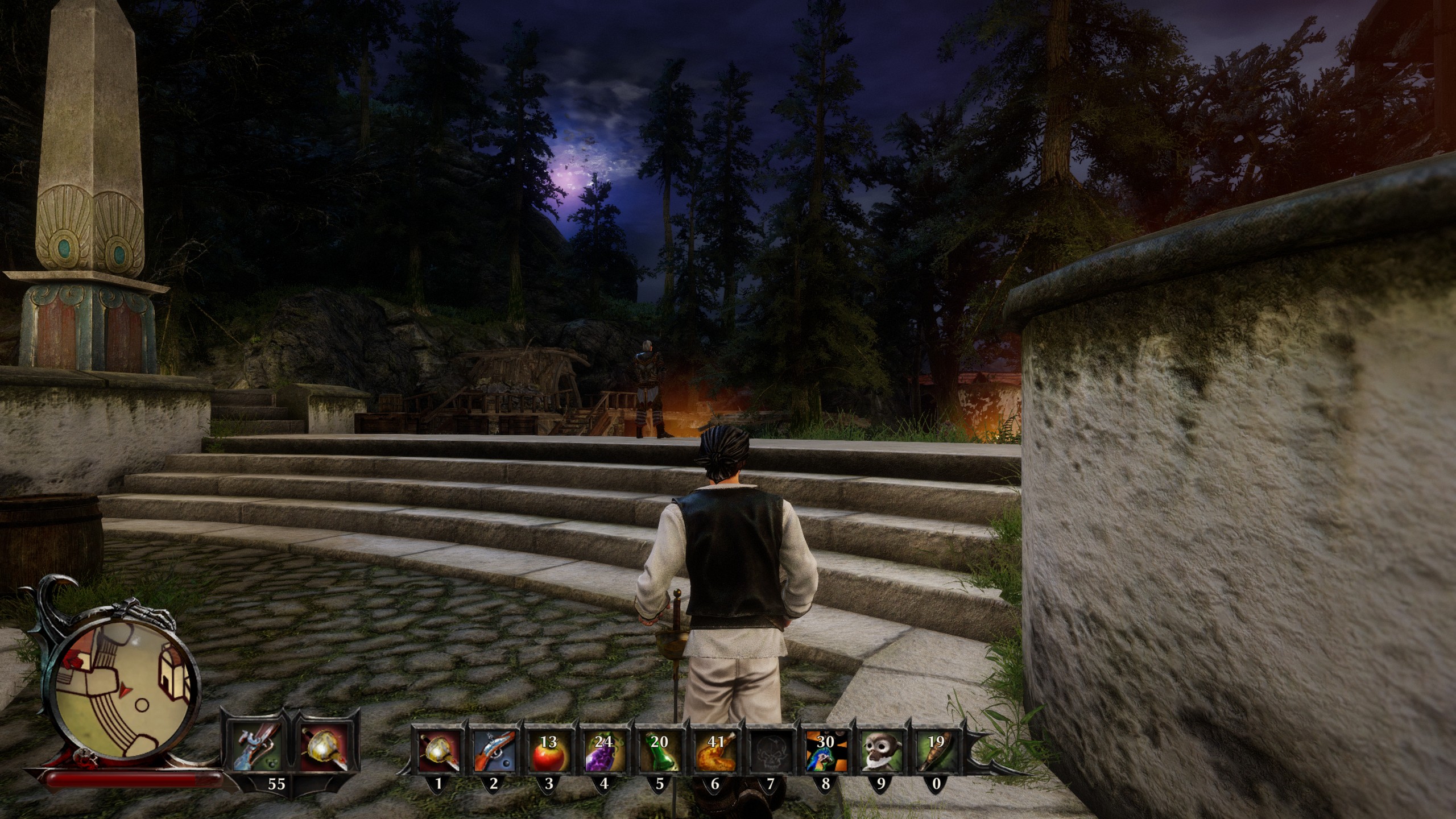Choose the rapier in hotbar slot 1

439,751
